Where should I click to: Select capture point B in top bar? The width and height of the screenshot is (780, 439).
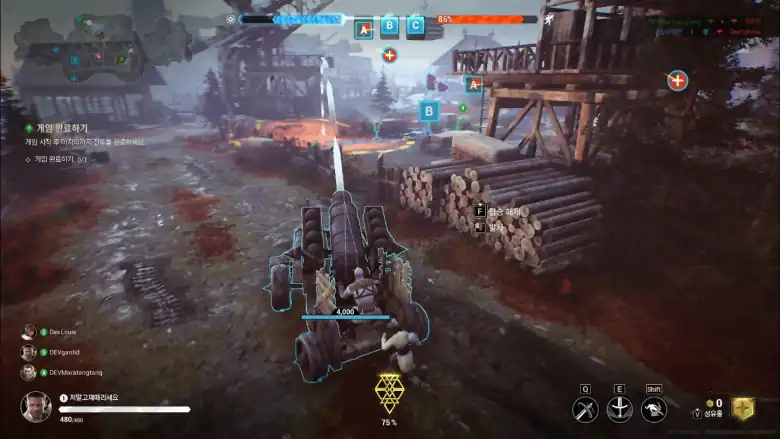389,26
